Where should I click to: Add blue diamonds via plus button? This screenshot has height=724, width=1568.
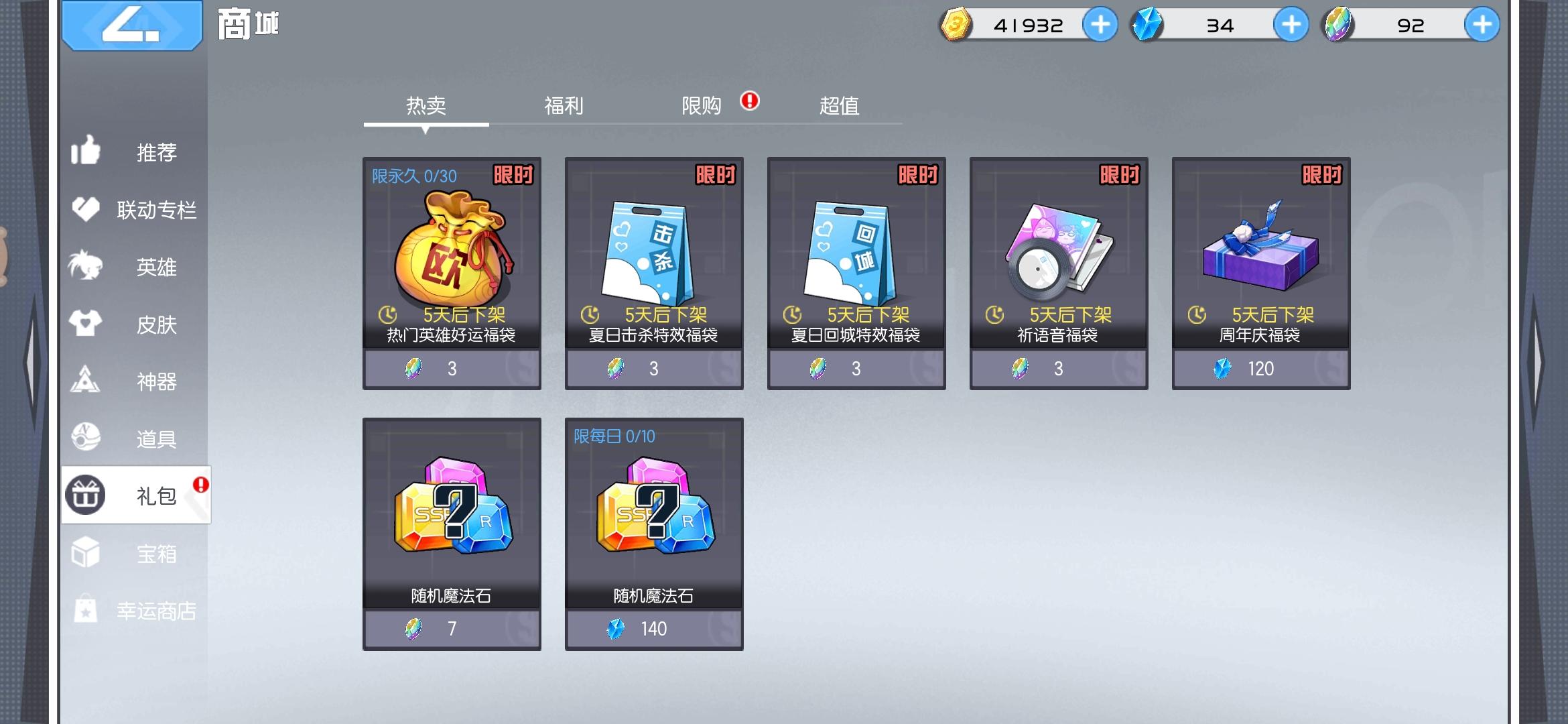[x=1291, y=25]
